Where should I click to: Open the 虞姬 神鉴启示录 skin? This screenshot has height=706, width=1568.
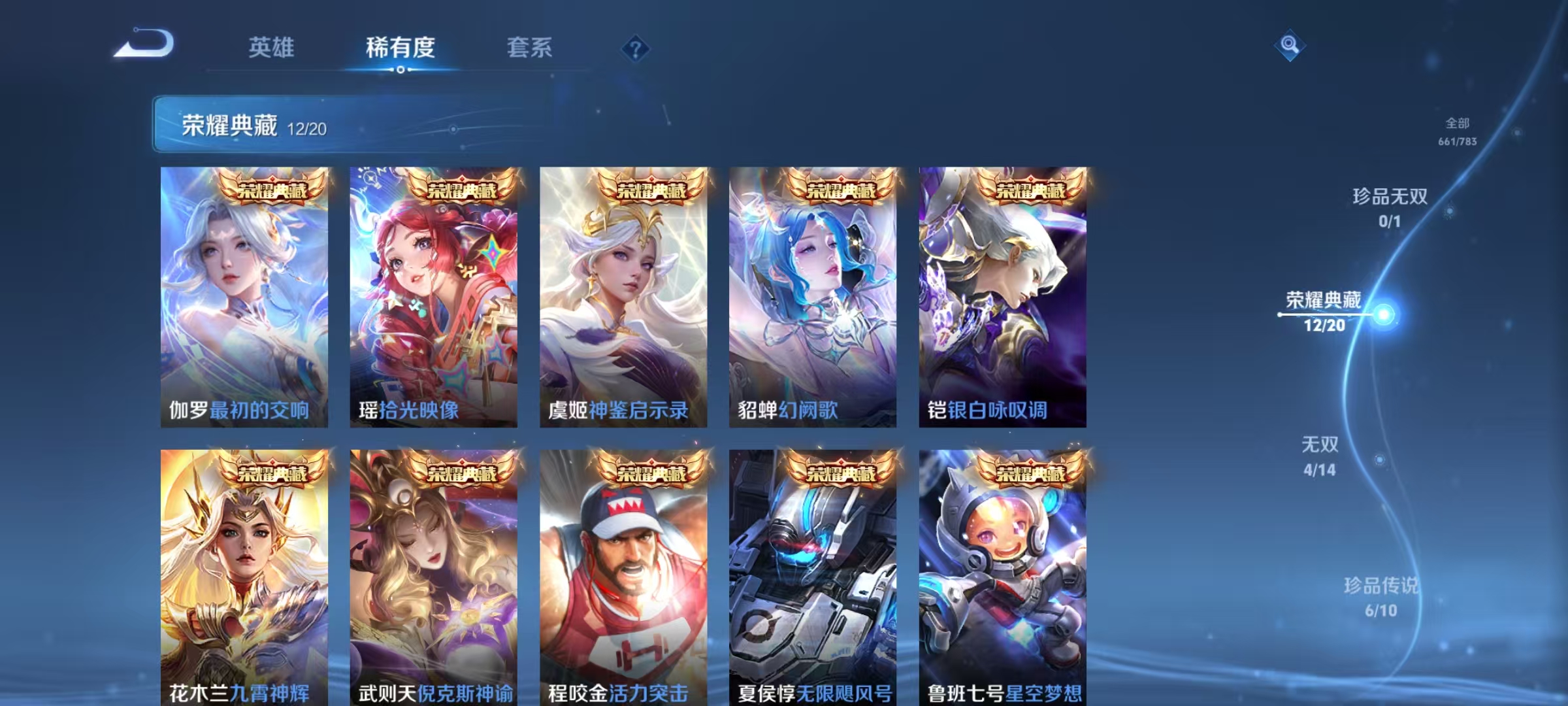(623, 294)
